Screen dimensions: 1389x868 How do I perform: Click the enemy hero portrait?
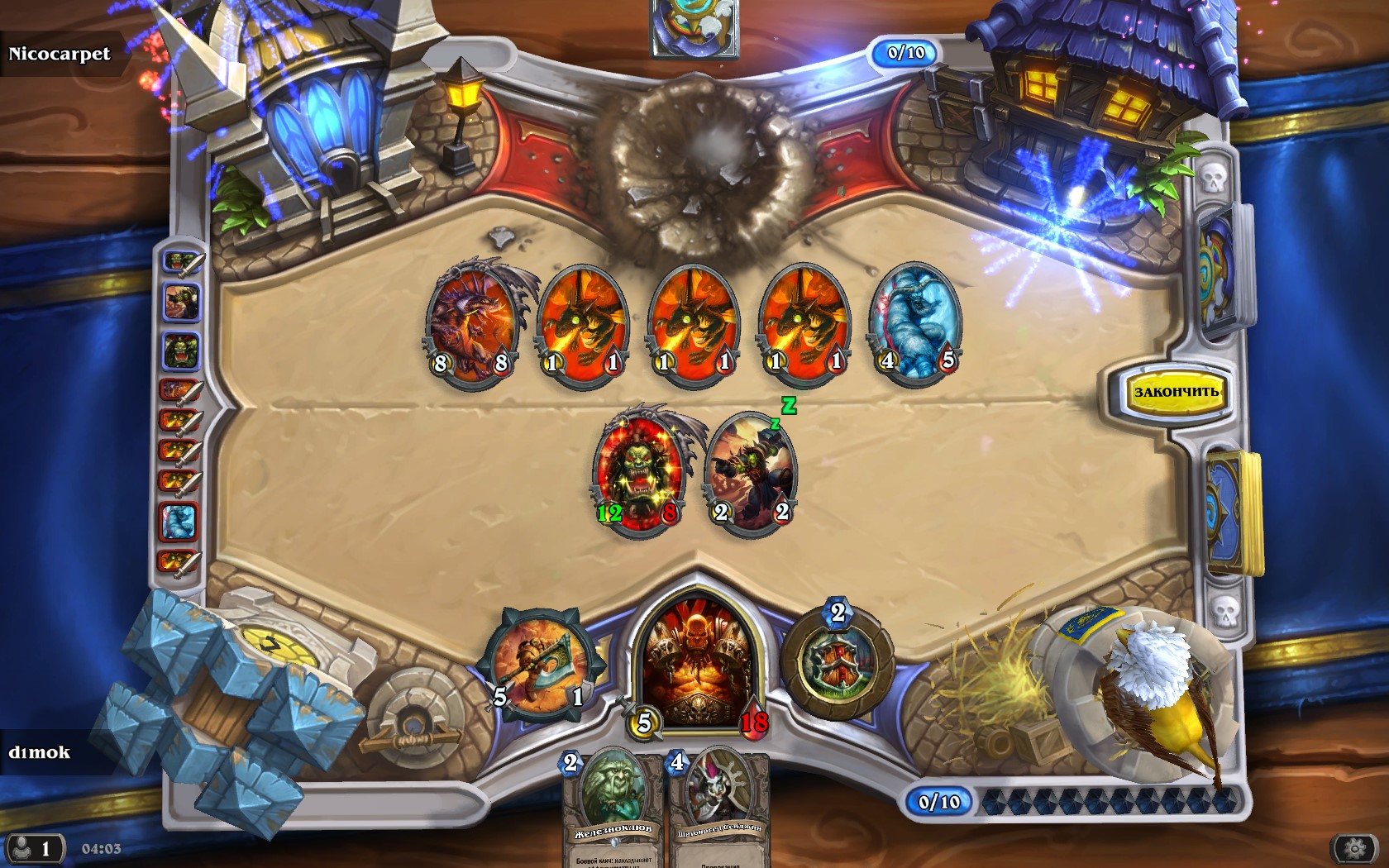(694, 26)
